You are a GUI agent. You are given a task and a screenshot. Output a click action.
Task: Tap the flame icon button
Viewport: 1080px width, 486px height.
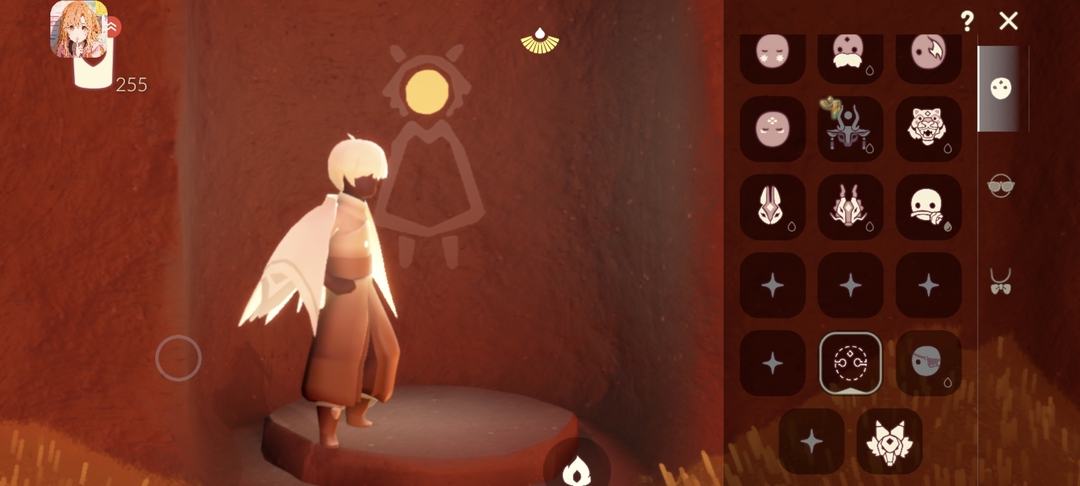(x=577, y=468)
